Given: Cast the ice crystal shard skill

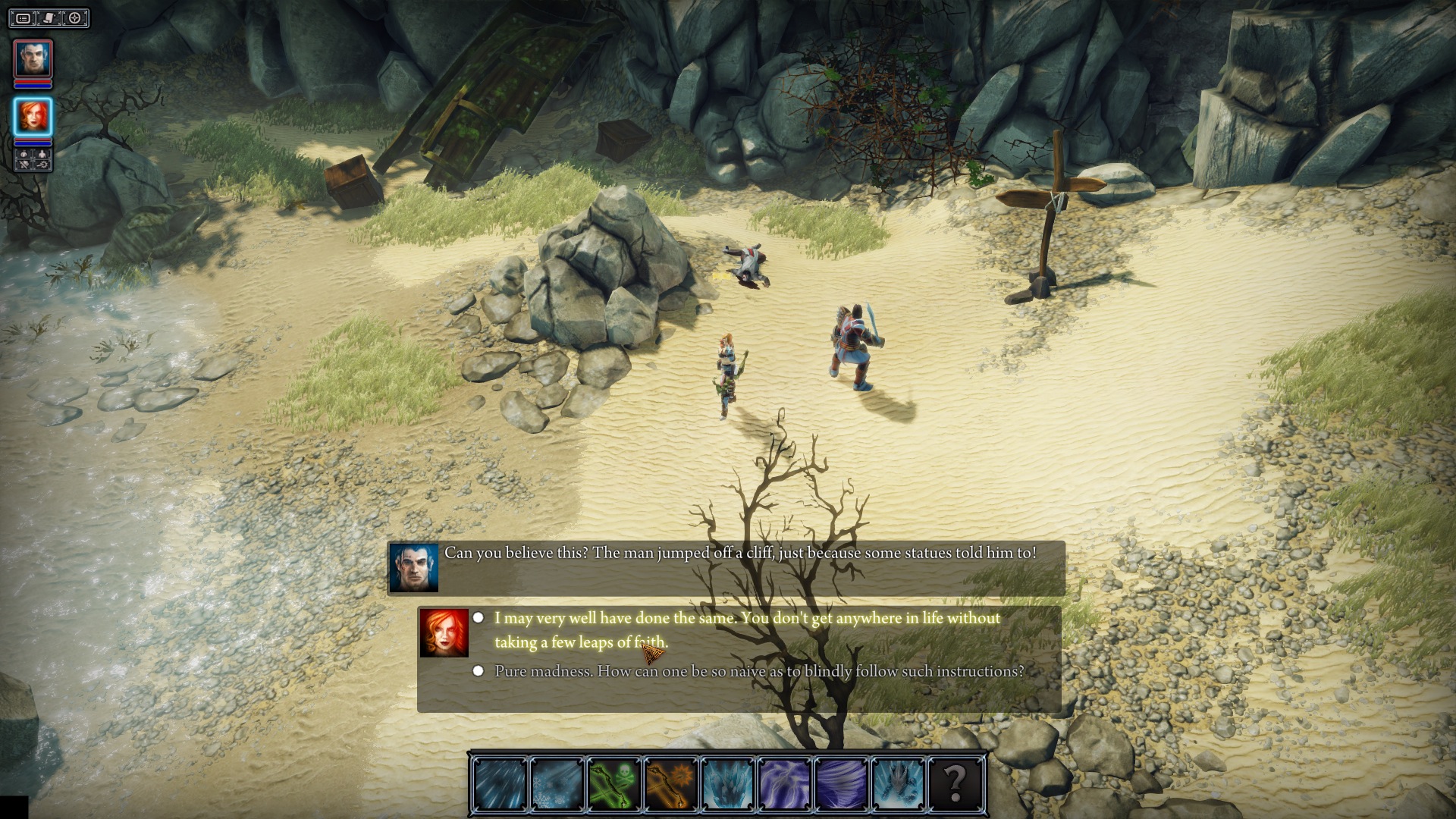Looking at the screenshot, I should pos(727,783).
